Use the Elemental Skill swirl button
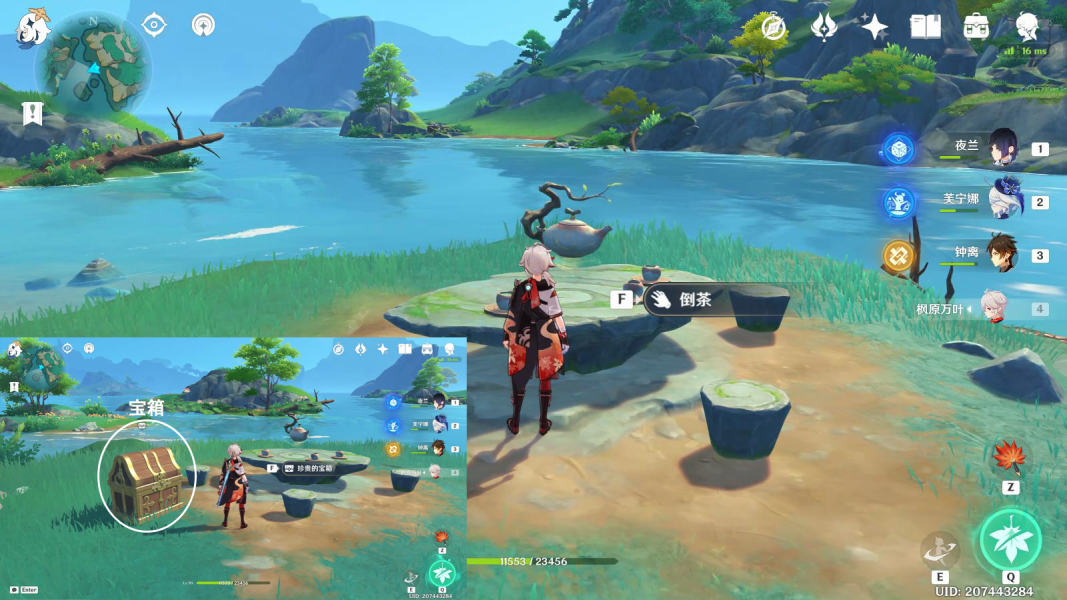This screenshot has height=600, width=1067. [x=941, y=550]
